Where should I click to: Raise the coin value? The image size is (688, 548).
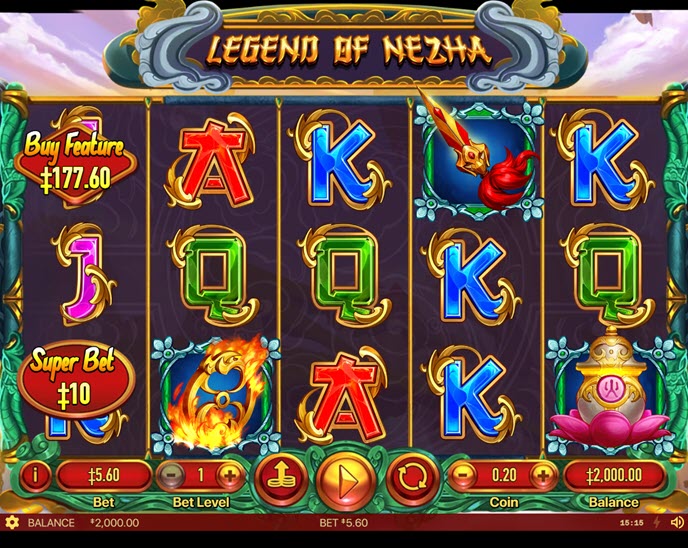[541, 475]
